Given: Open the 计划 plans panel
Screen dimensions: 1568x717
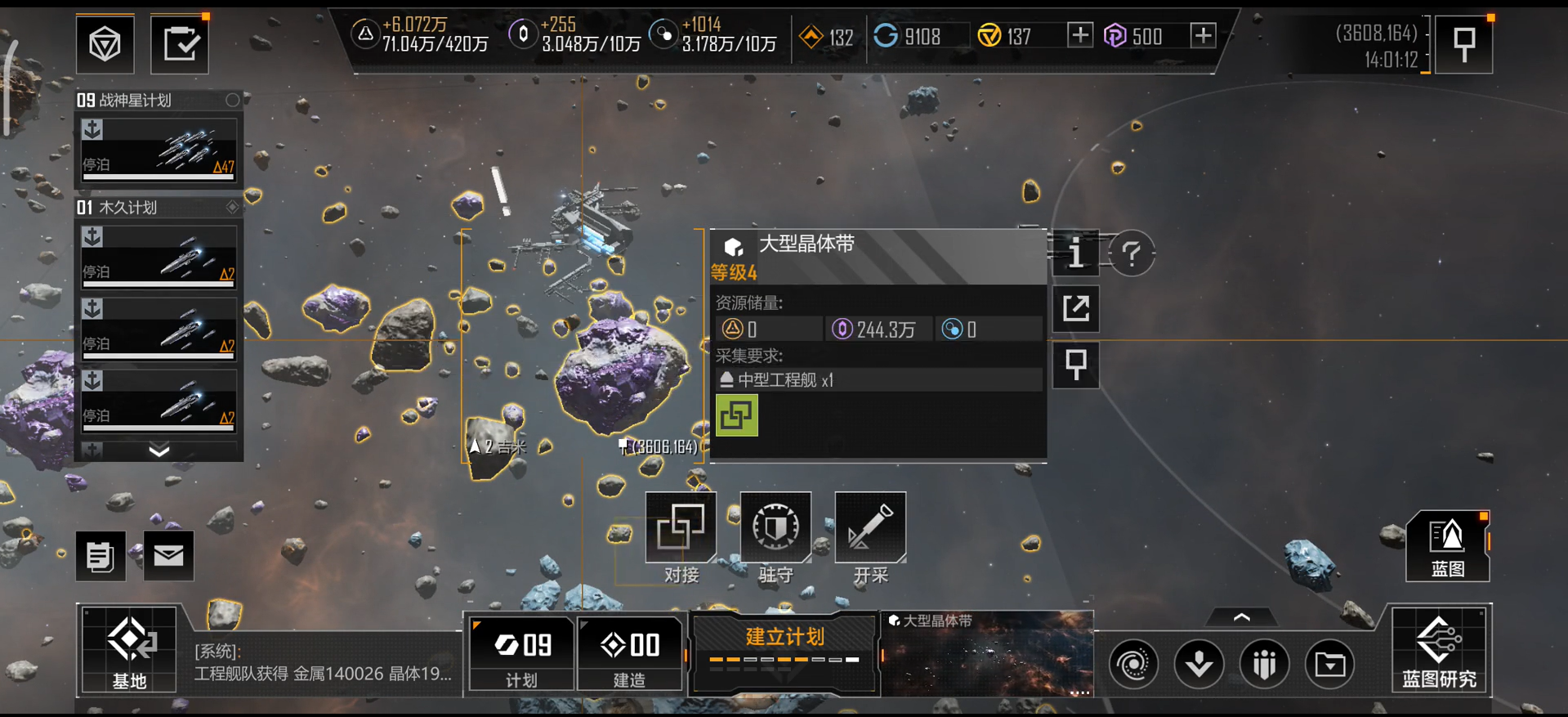Looking at the screenshot, I should pos(521,653).
